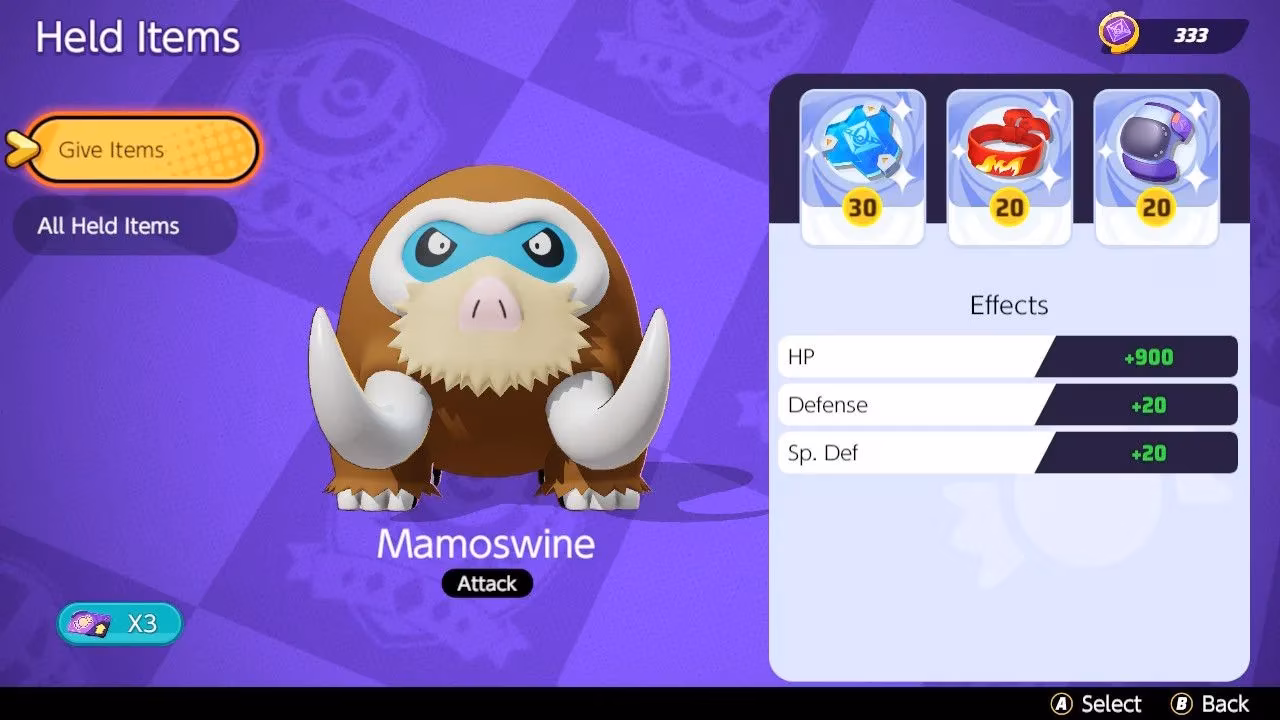
Task: Click the item enhancer icon on the X3 badge
Action: point(88,622)
